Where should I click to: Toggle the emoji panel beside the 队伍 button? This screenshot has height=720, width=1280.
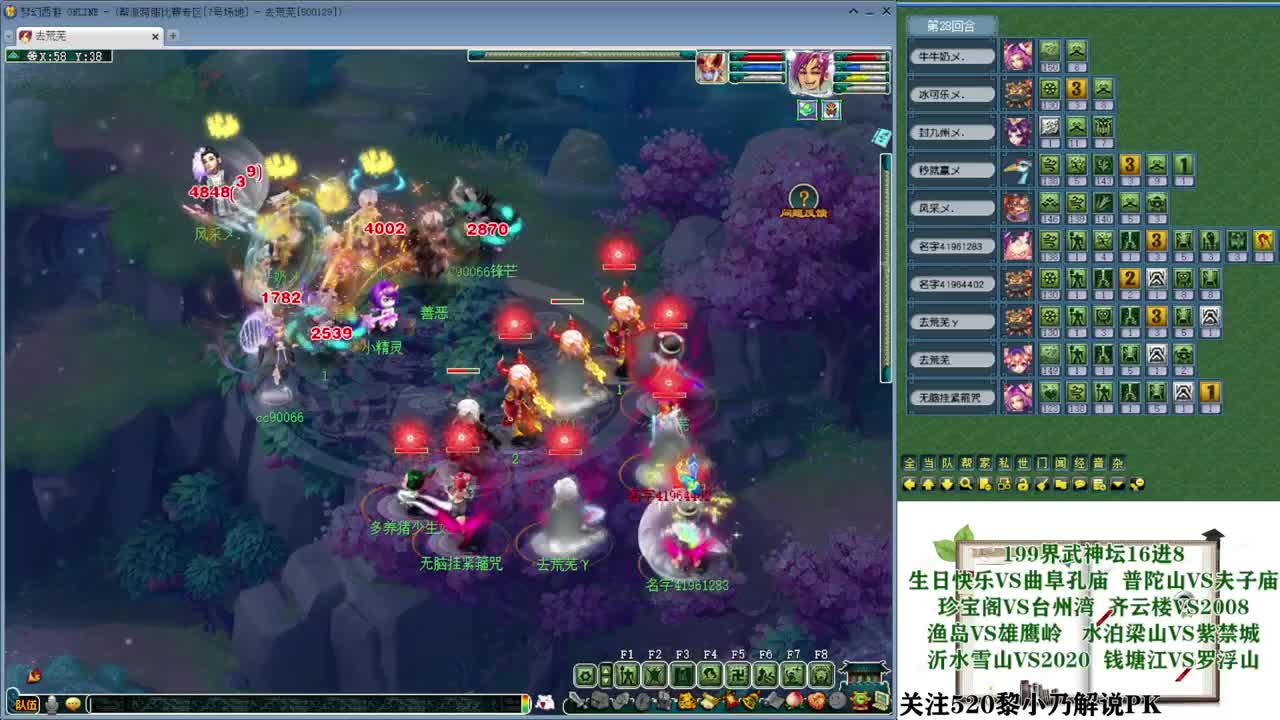point(73,704)
